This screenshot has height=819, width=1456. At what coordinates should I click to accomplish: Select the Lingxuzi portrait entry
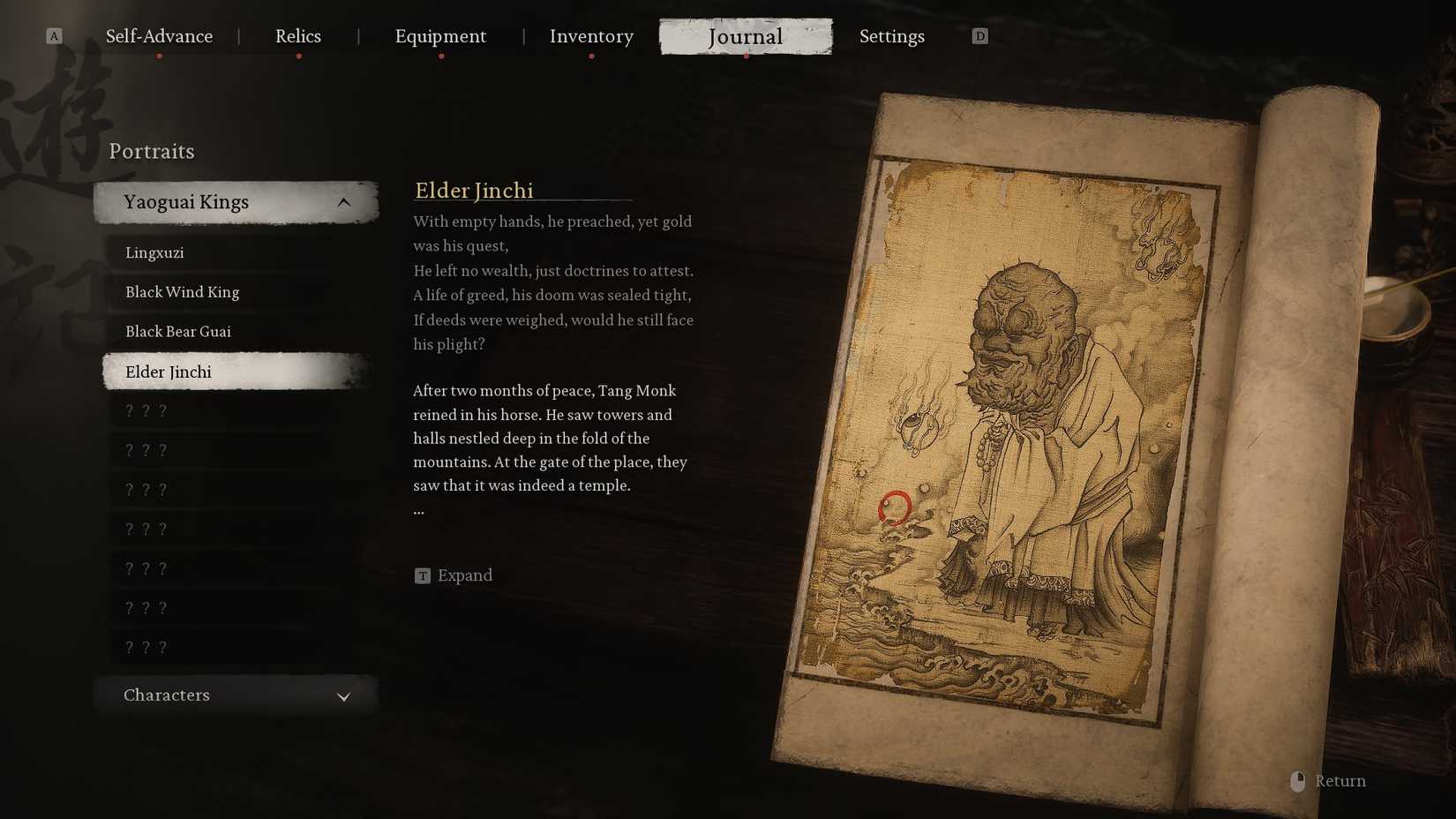click(x=154, y=252)
